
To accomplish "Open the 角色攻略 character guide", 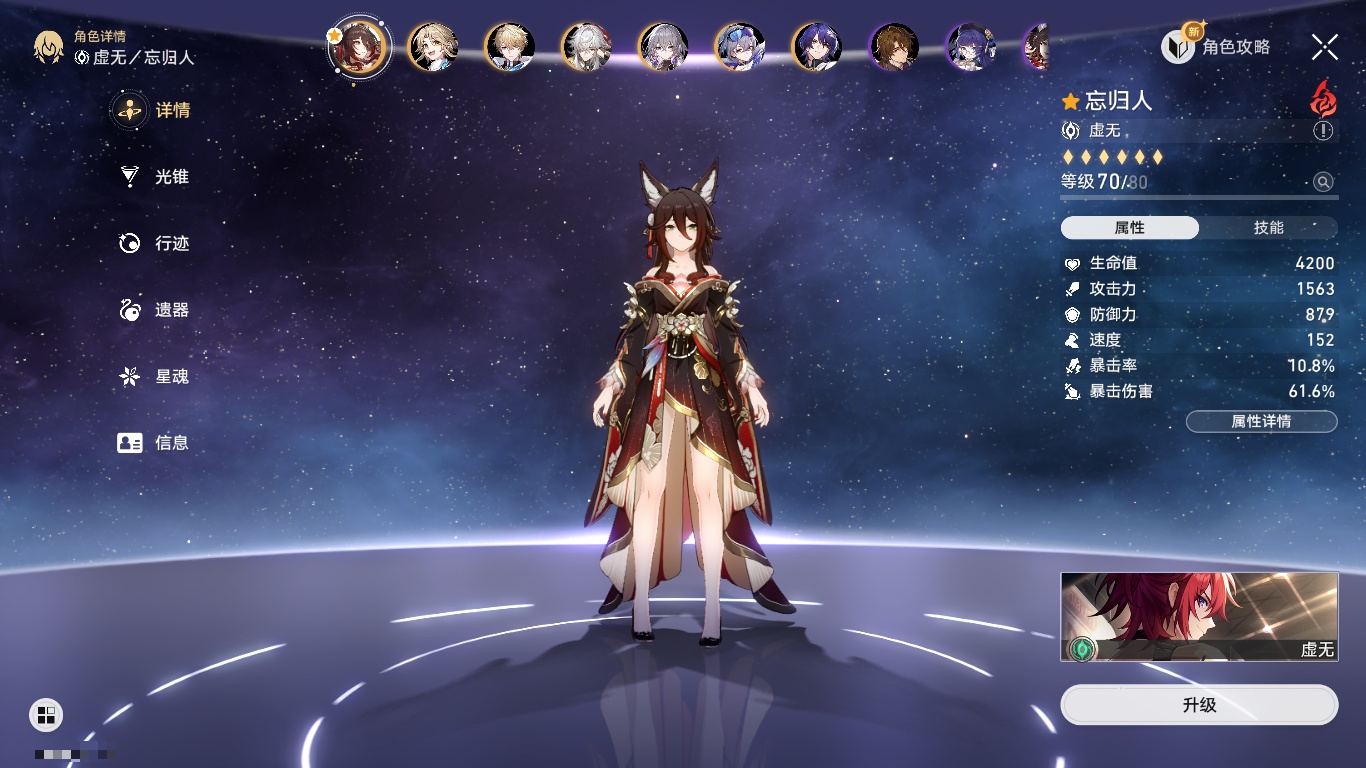I will click(1217, 46).
